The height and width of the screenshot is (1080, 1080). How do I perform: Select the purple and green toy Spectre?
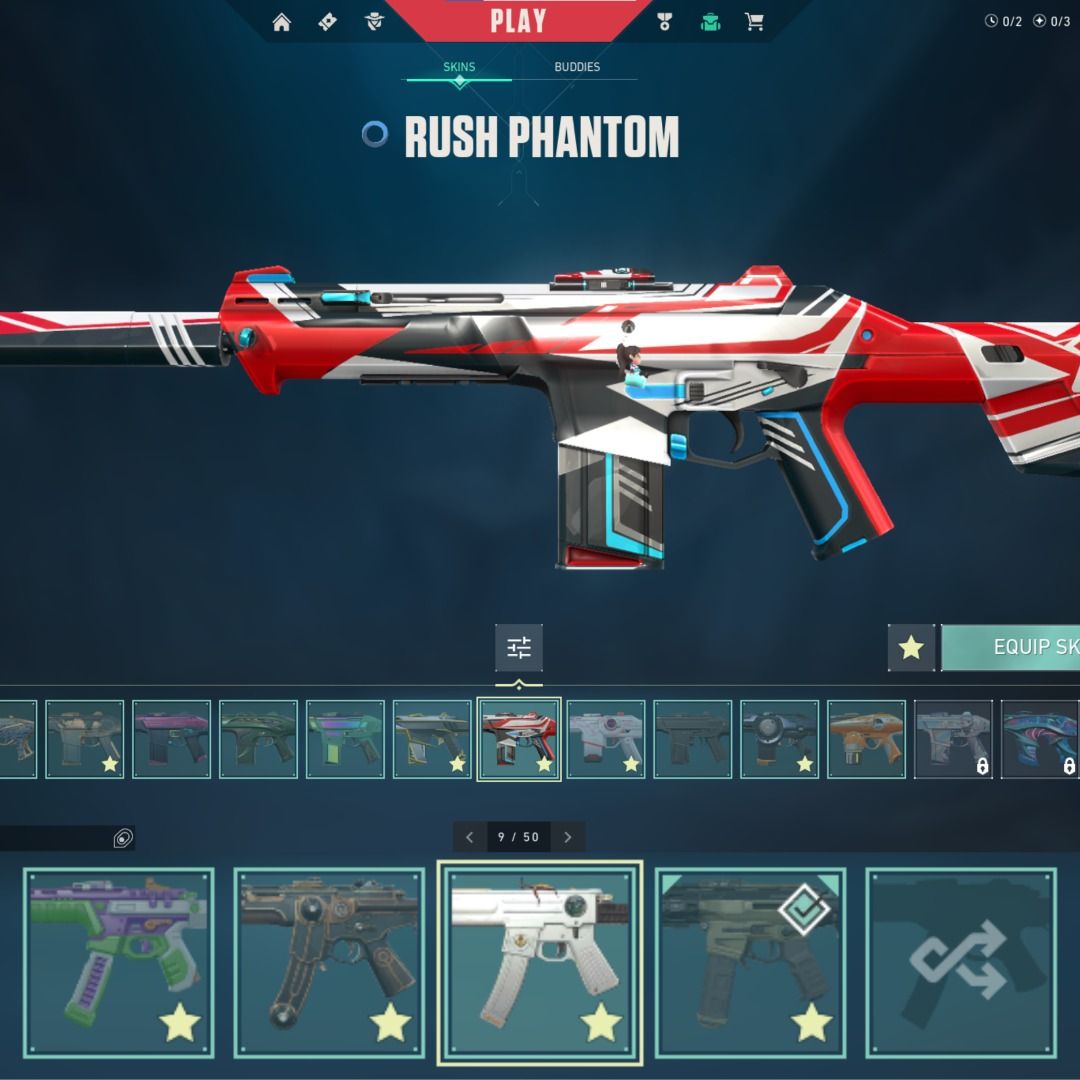coord(119,962)
